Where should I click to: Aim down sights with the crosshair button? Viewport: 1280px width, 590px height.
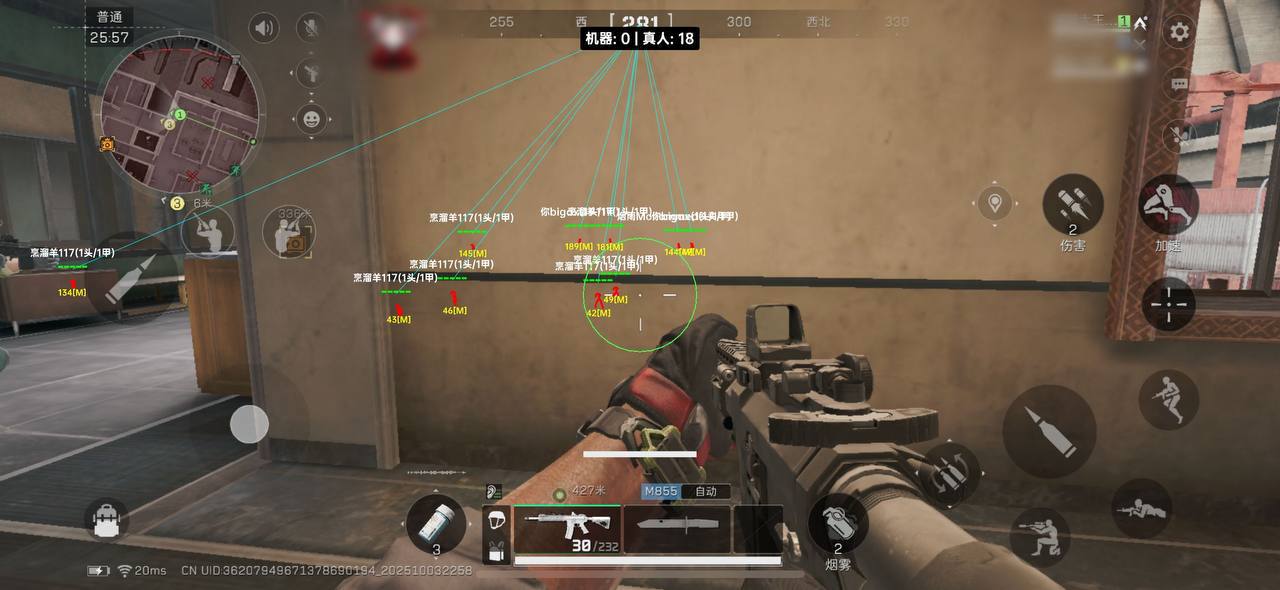pyautogui.click(x=1168, y=304)
